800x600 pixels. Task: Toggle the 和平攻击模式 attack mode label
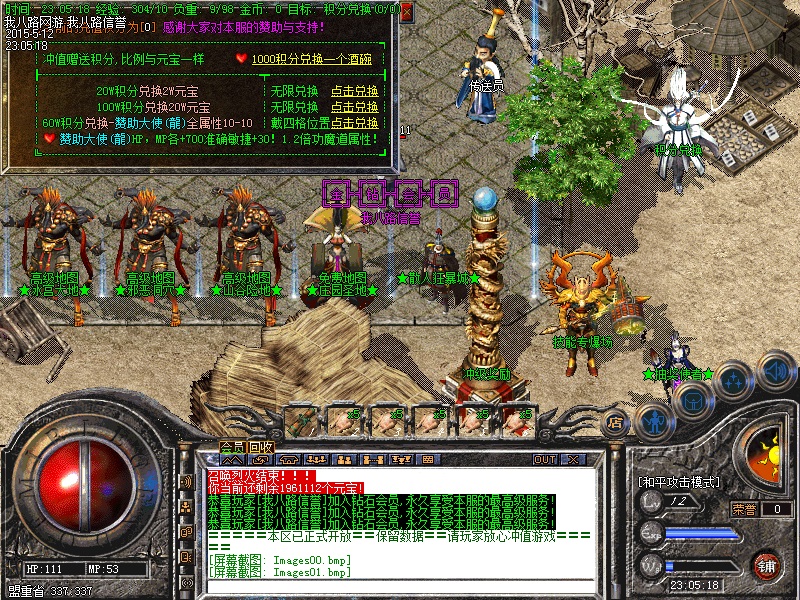677,482
